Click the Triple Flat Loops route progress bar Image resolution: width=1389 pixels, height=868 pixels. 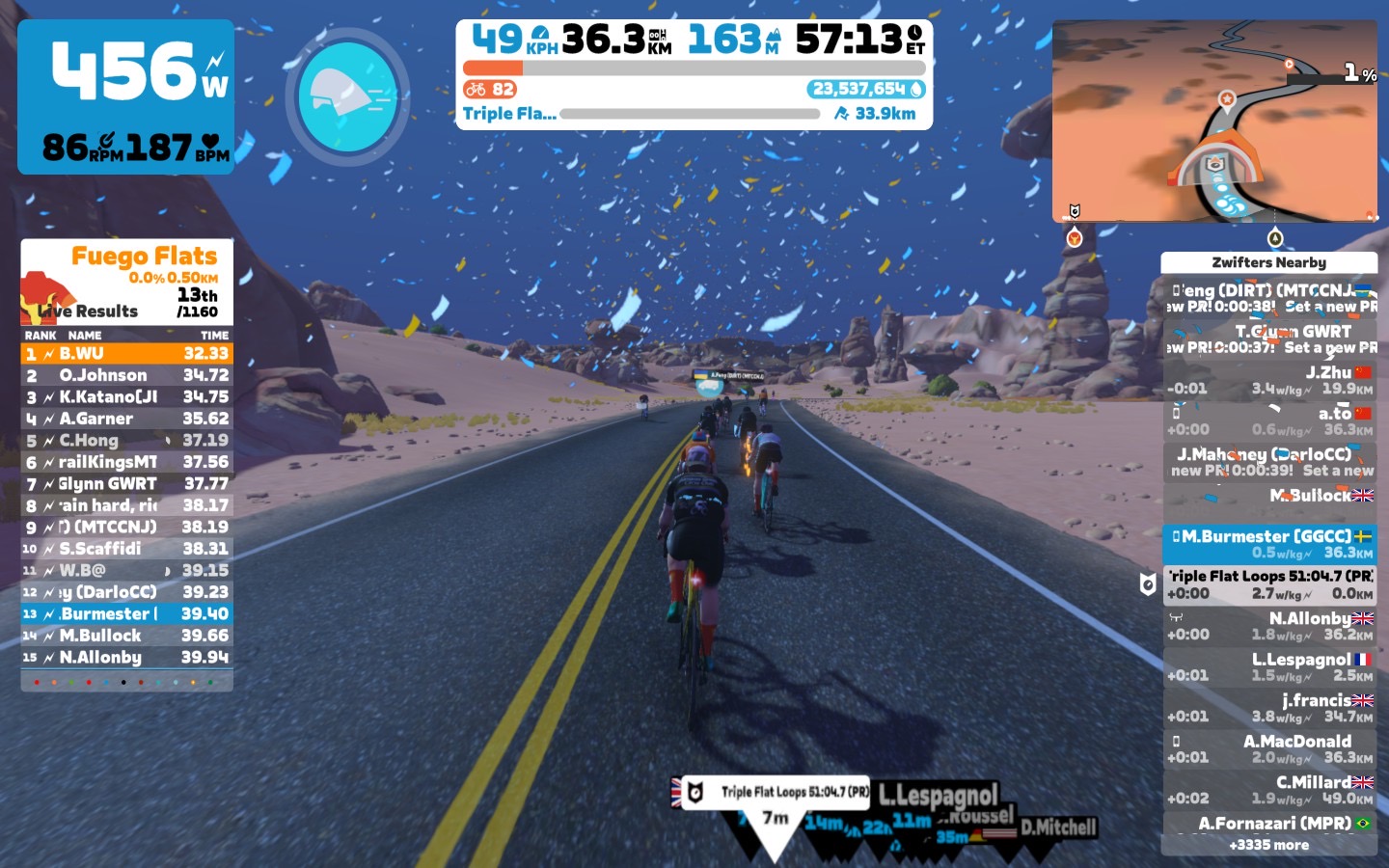click(x=690, y=114)
